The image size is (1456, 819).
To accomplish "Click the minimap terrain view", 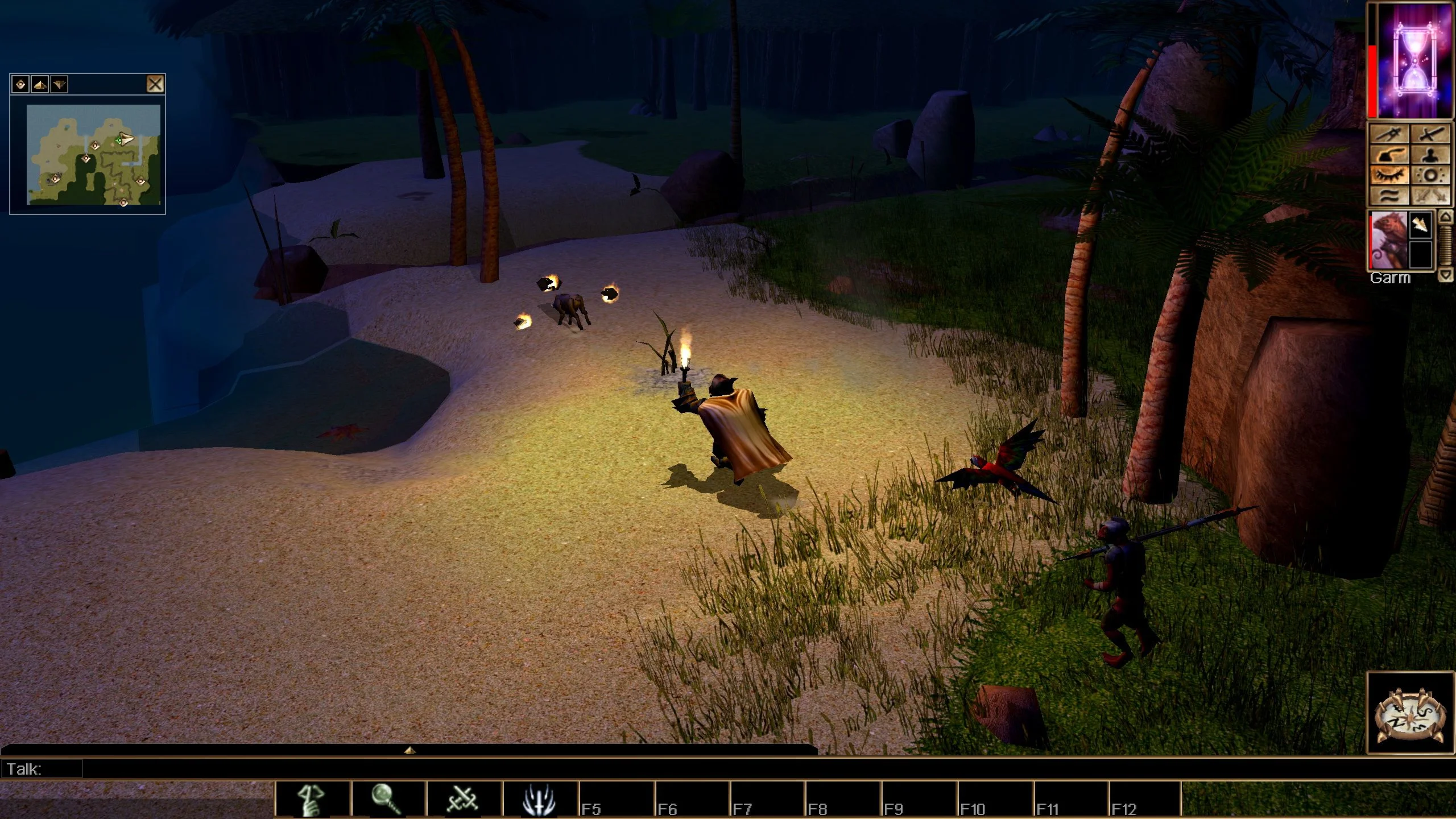I will (x=94, y=154).
